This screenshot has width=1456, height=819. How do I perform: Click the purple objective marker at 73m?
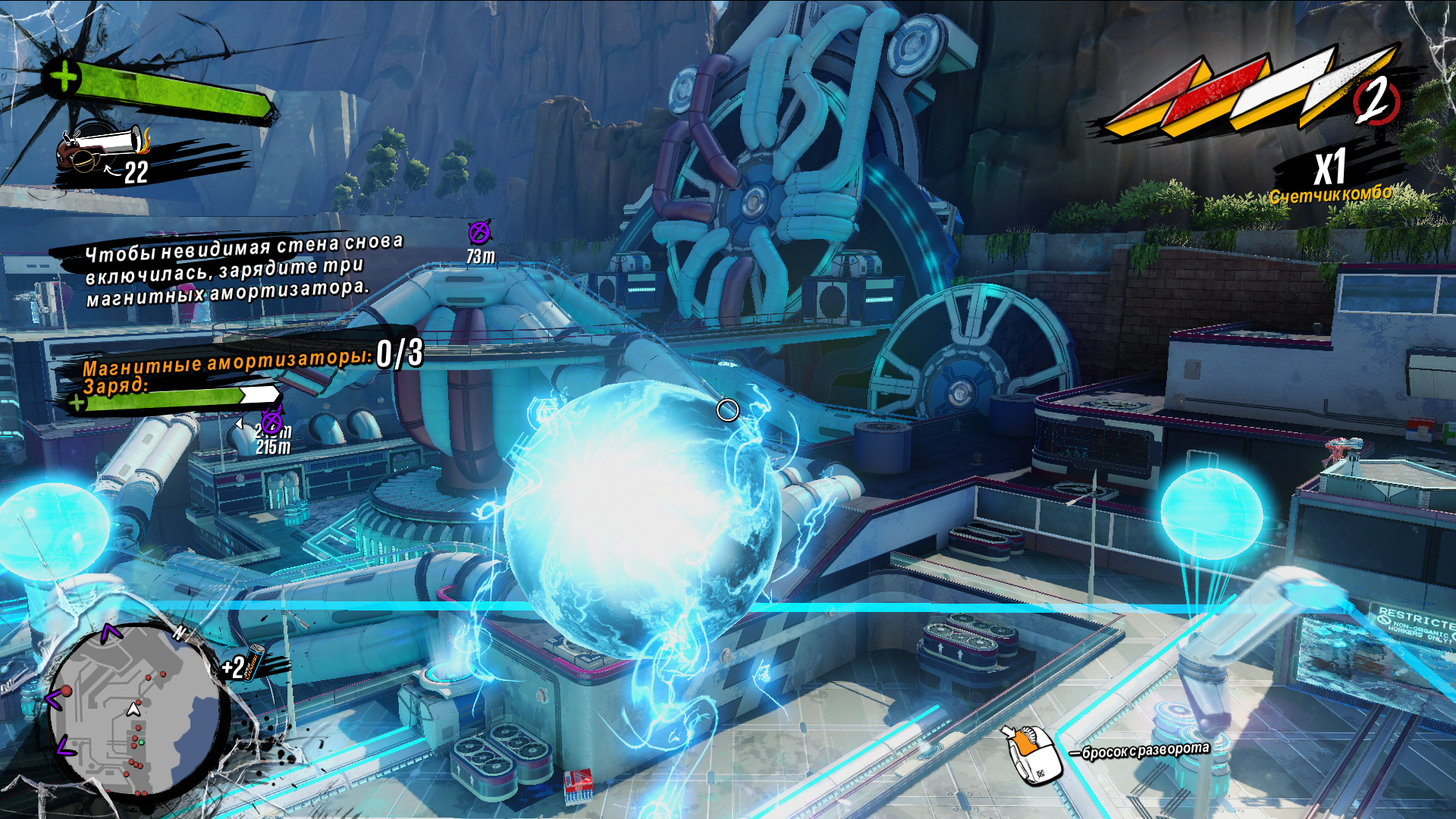pos(479,232)
